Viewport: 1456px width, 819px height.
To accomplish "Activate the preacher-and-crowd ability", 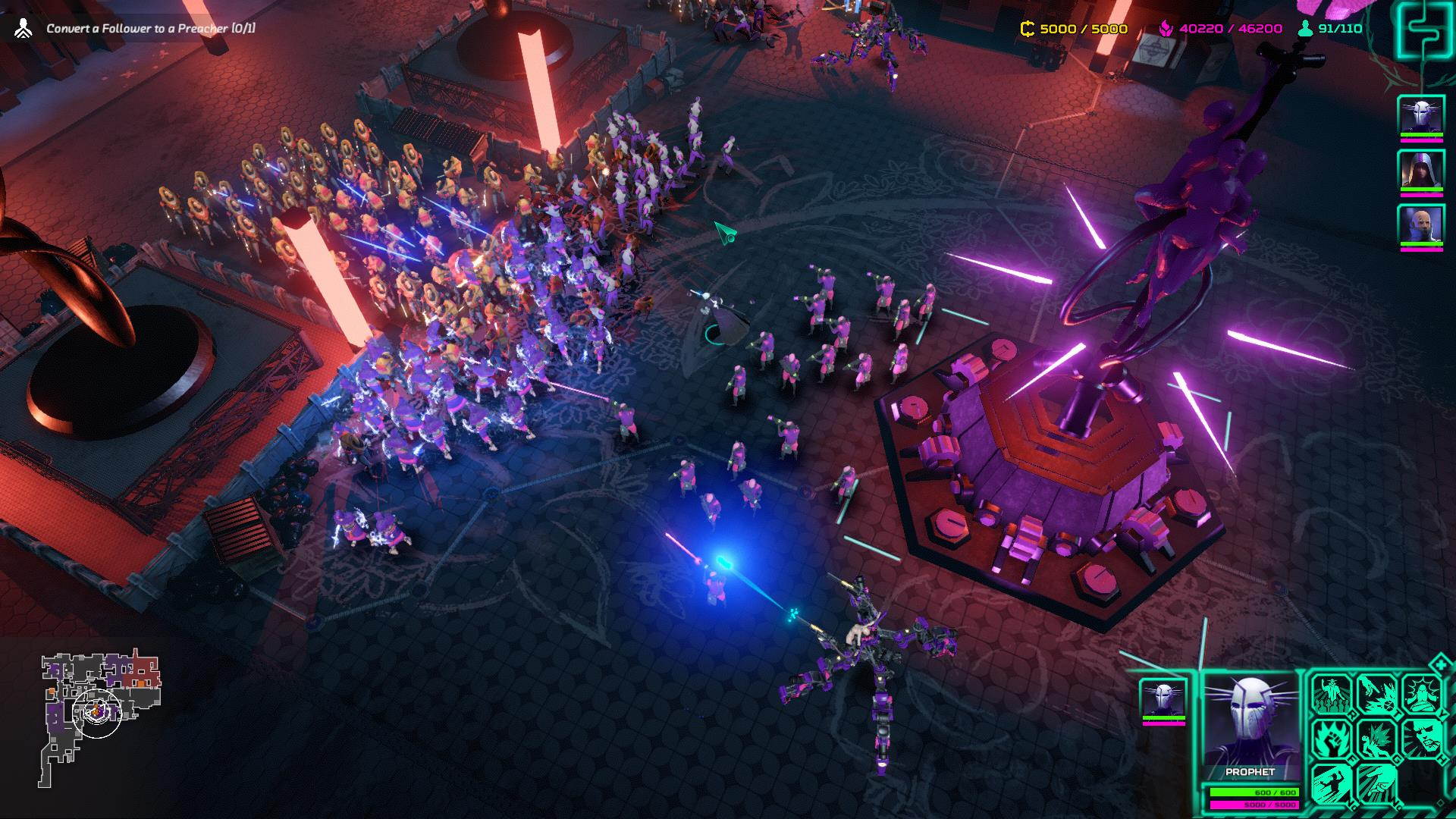I will point(1332,694).
